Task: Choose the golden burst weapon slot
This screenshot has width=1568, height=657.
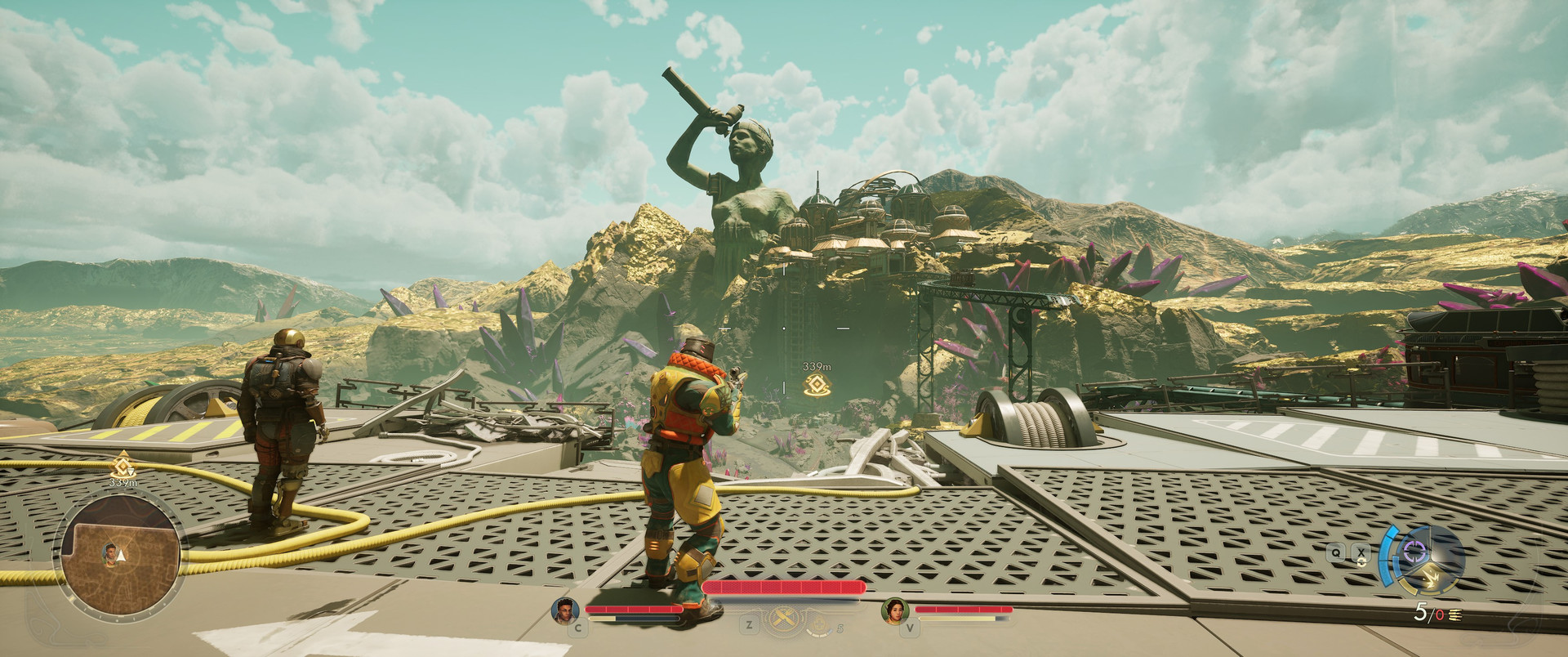Action: pyautogui.click(x=1430, y=579)
